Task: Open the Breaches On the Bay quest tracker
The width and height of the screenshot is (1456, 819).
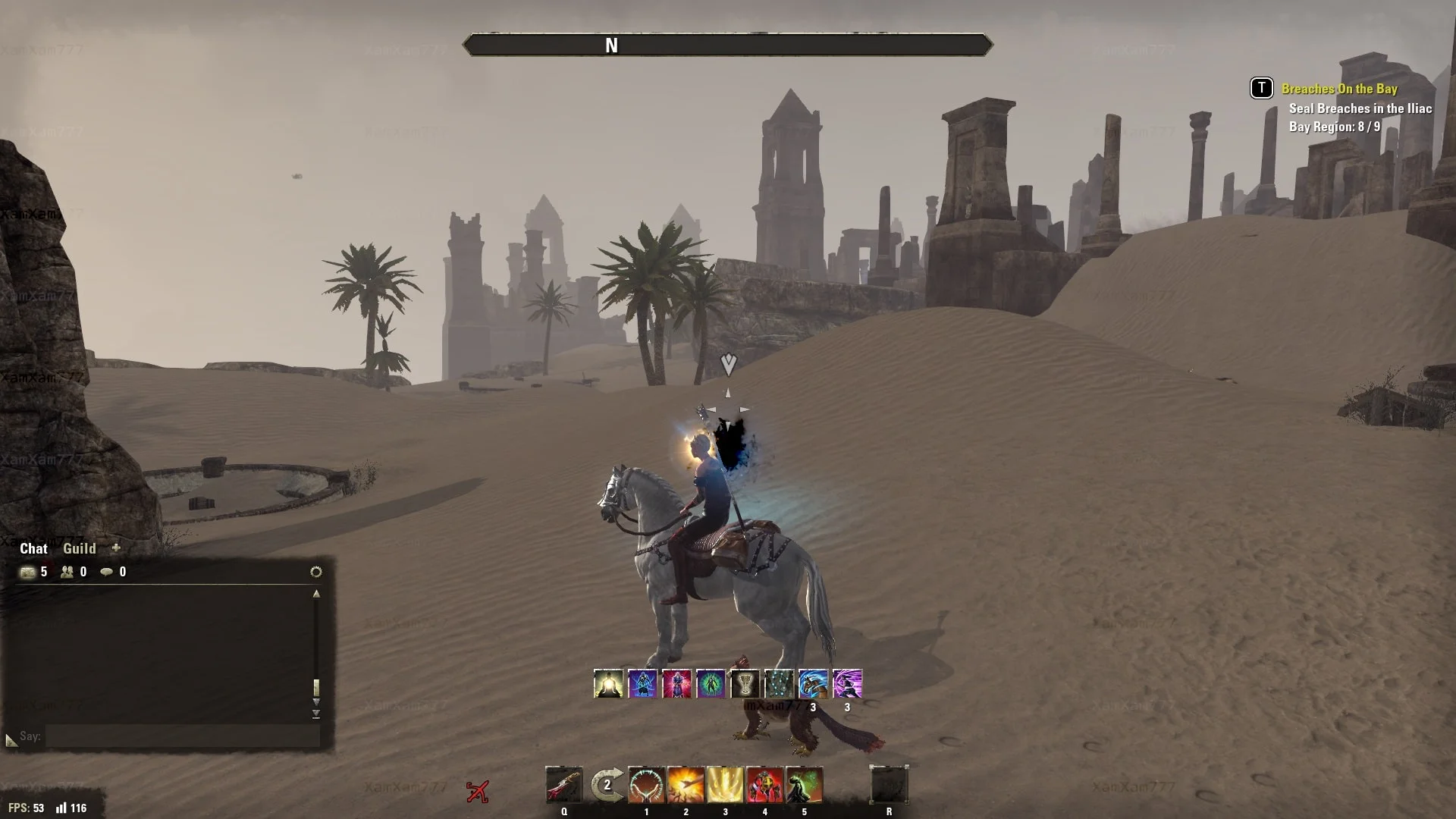Action: (1338, 89)
